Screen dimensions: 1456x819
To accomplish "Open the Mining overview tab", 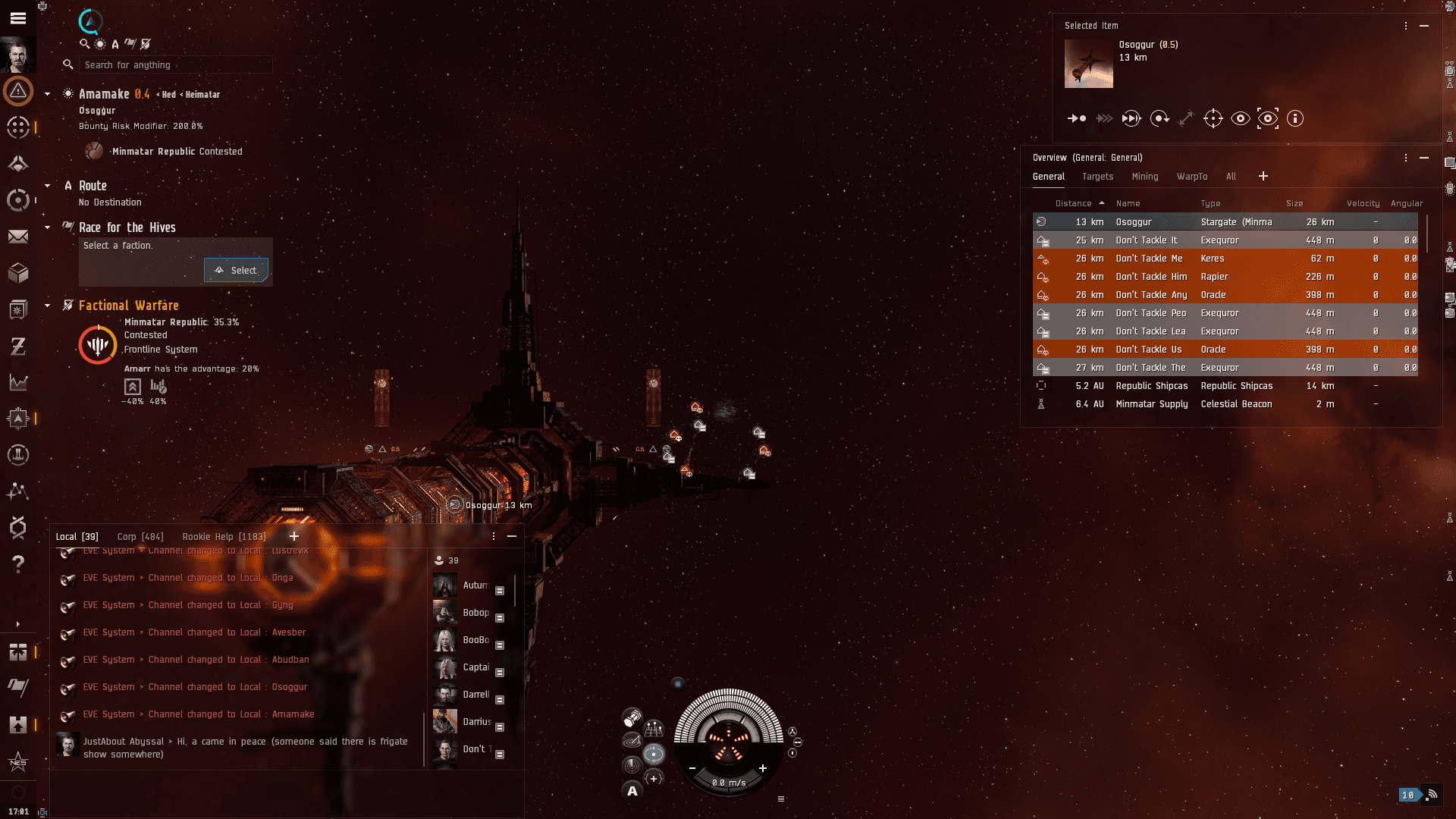I will (x=1144, y=177).
